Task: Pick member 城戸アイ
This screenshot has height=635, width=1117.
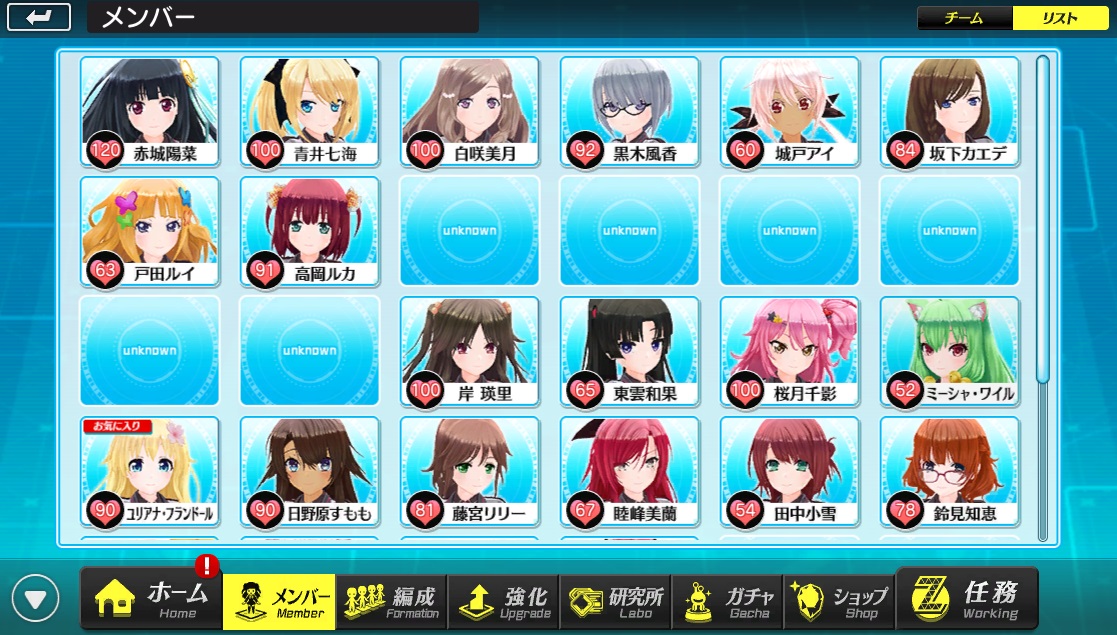Action: pos(789,112)
